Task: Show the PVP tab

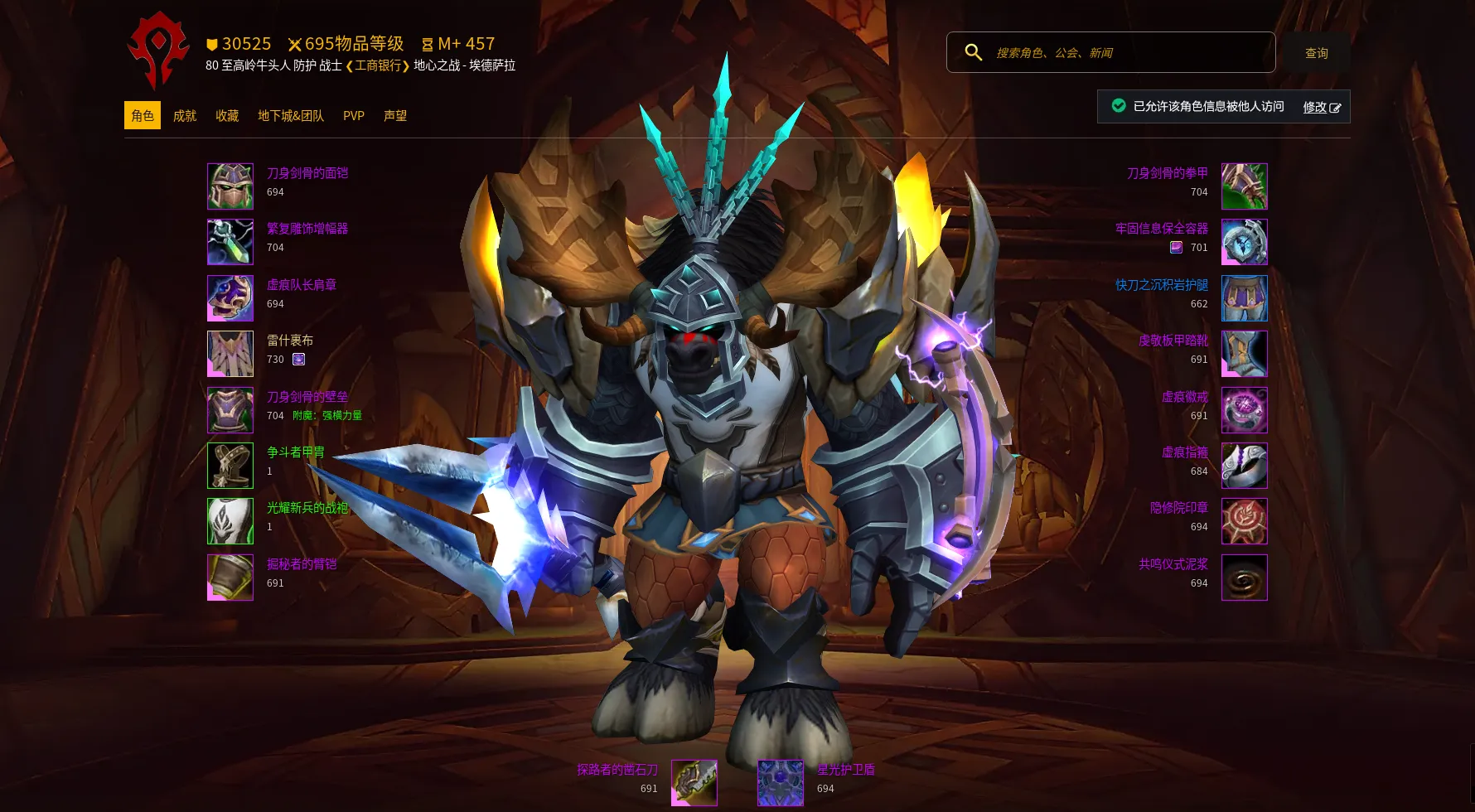Action: 354,116
